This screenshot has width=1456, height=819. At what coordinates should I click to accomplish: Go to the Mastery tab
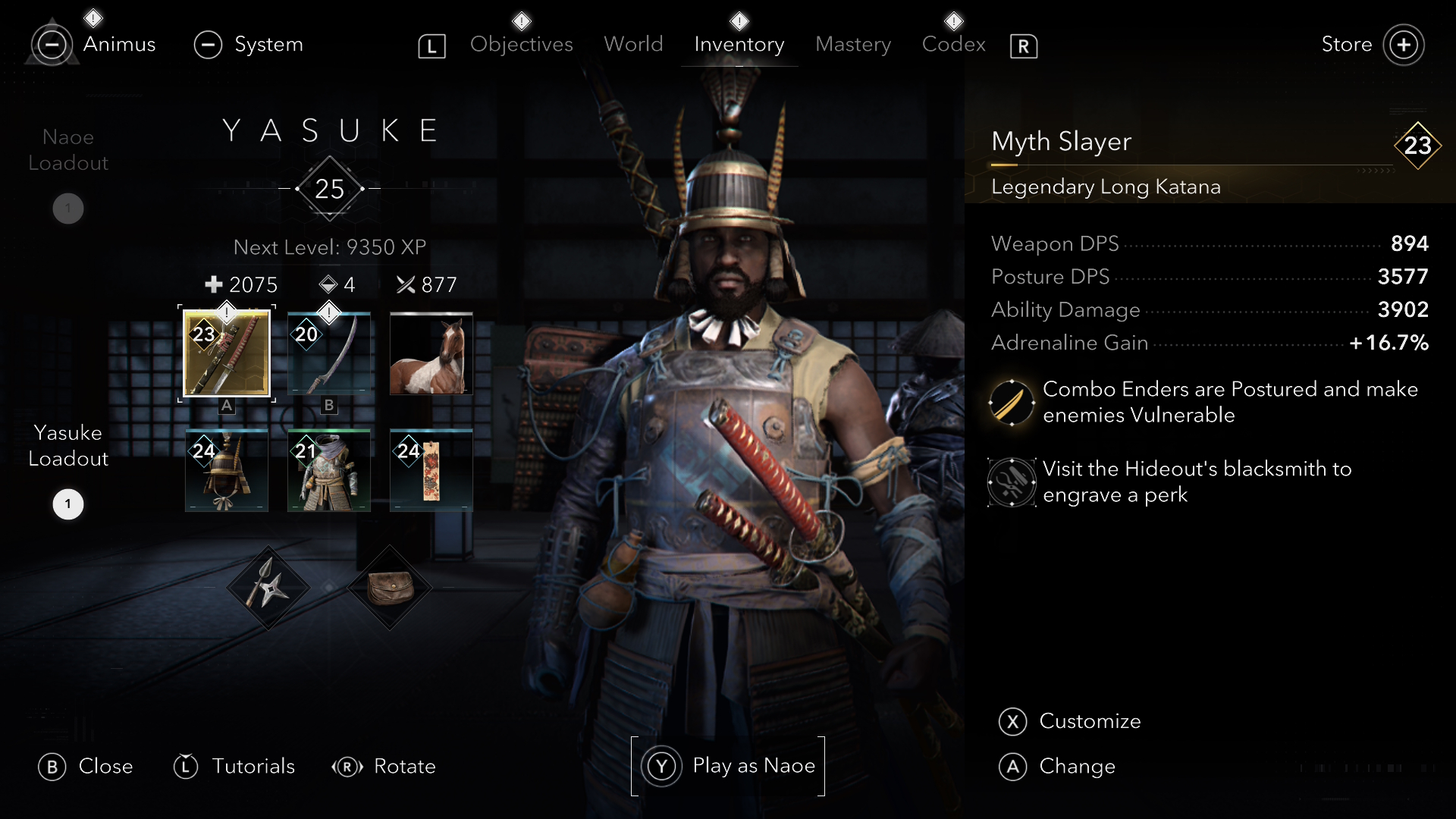click(853, 45)
